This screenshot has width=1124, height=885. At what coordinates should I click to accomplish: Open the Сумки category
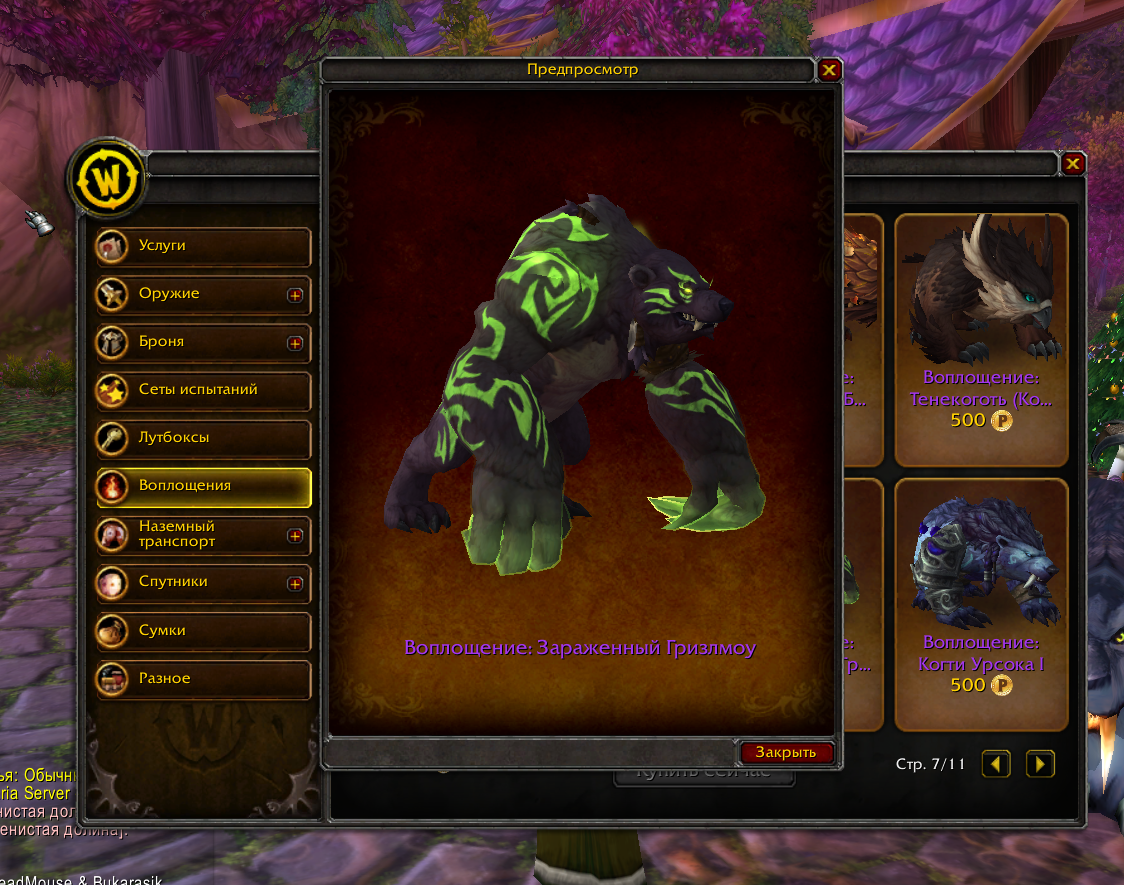tap(203, 631)
